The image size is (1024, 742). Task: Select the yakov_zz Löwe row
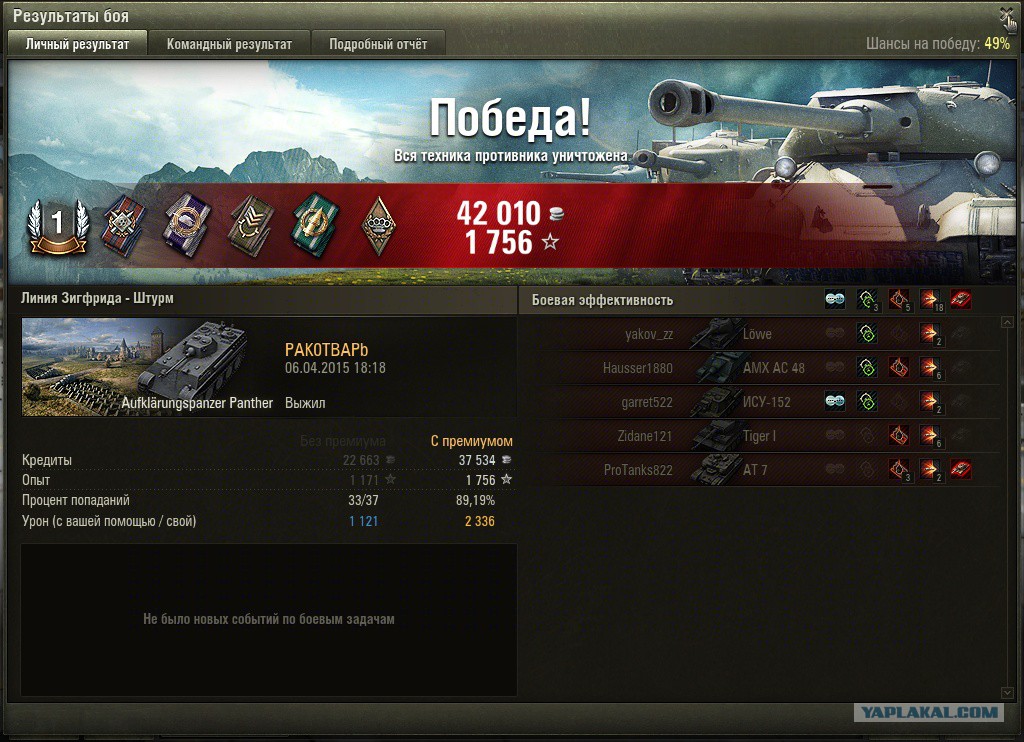click(760, 335)
